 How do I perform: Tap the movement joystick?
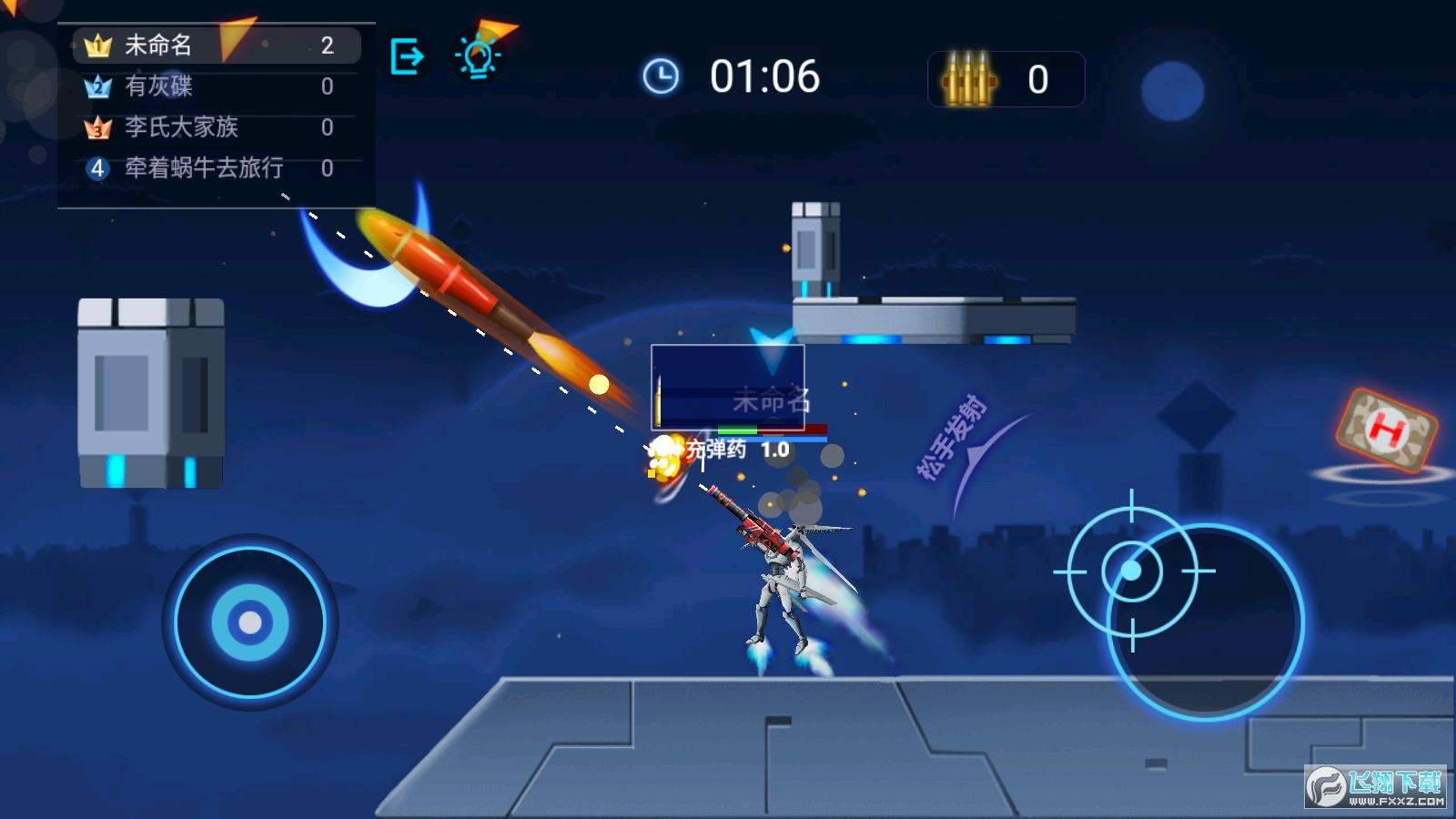click(250, 622)
